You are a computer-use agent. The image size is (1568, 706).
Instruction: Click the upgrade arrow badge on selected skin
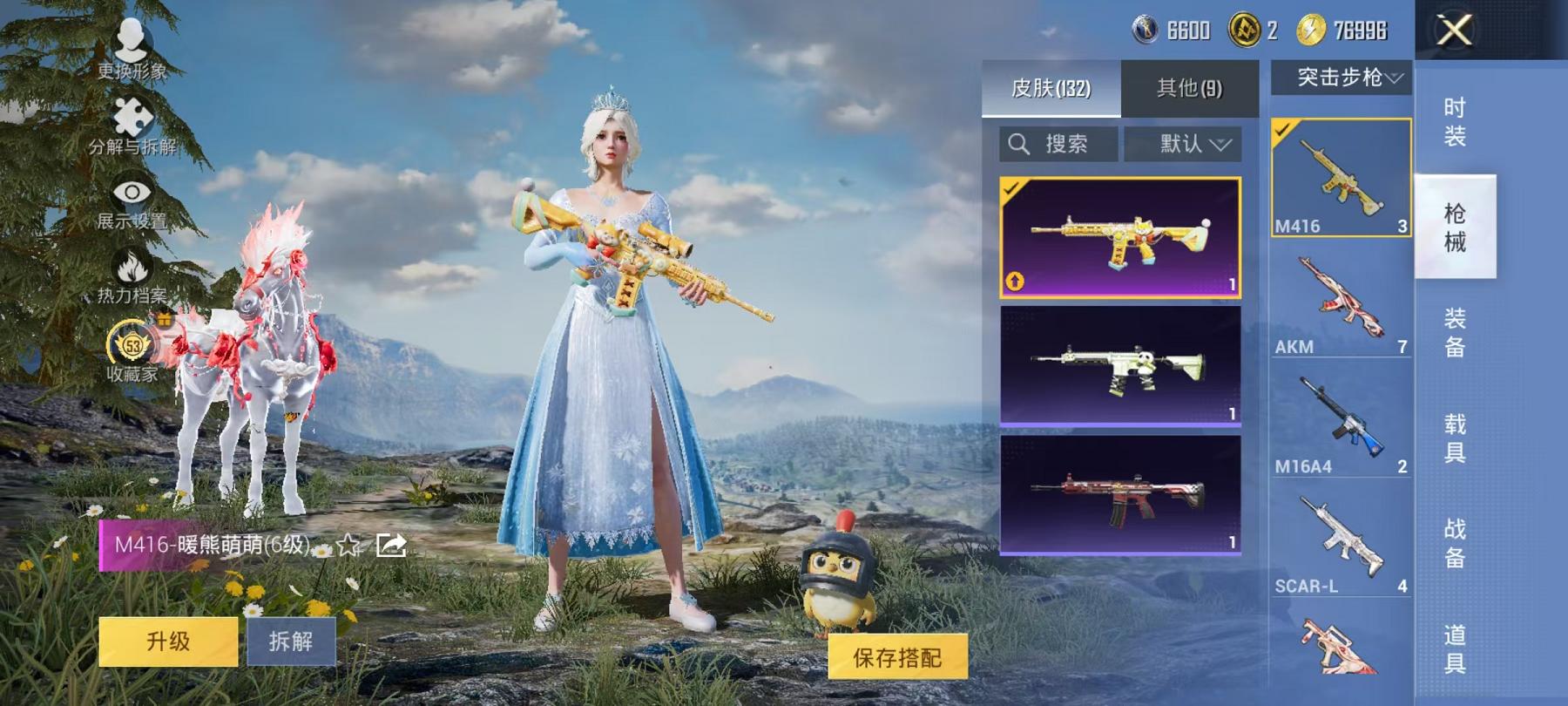pos(1014,282)
